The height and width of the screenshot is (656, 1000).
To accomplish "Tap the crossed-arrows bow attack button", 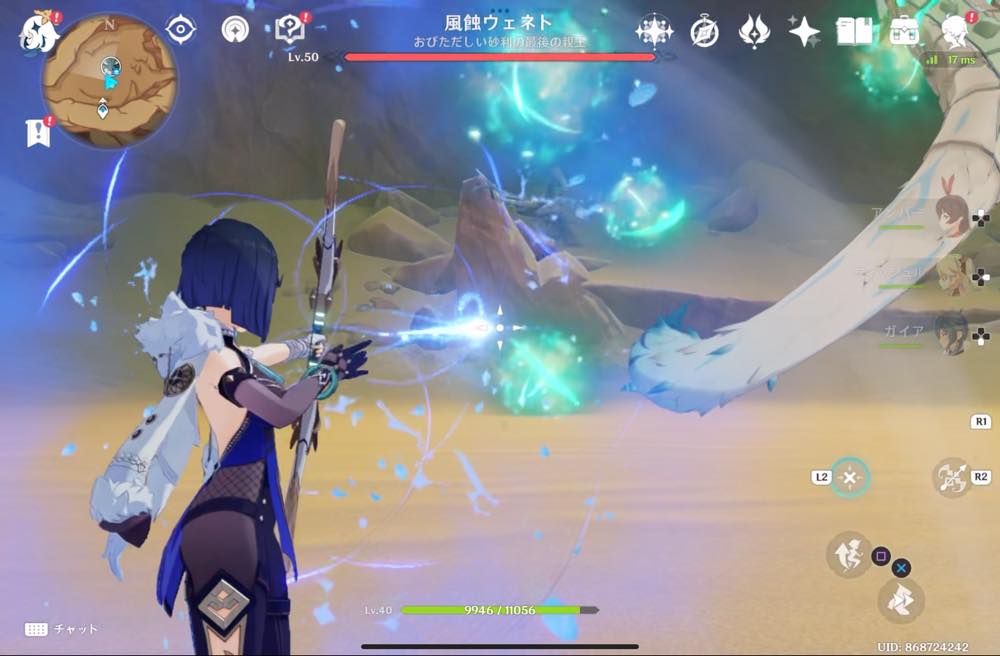I will point(951,477).
